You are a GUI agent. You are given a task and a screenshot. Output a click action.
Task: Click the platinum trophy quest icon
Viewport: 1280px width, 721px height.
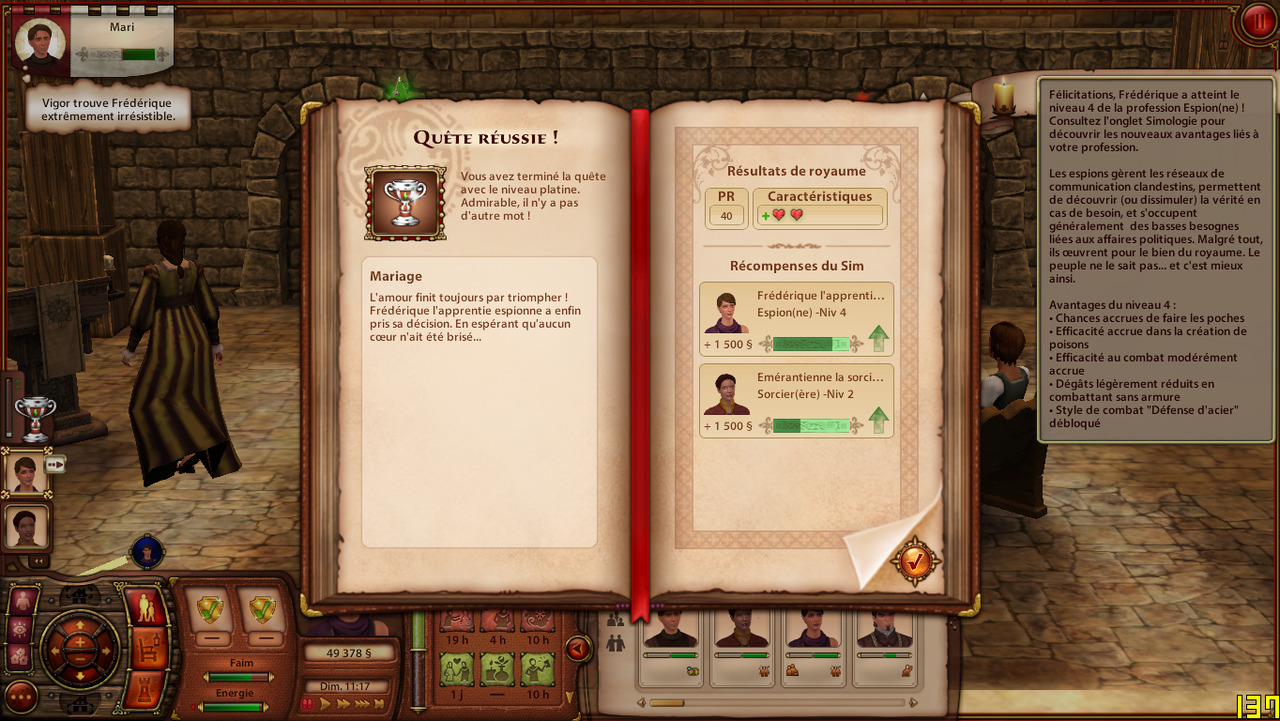(405, 203)
